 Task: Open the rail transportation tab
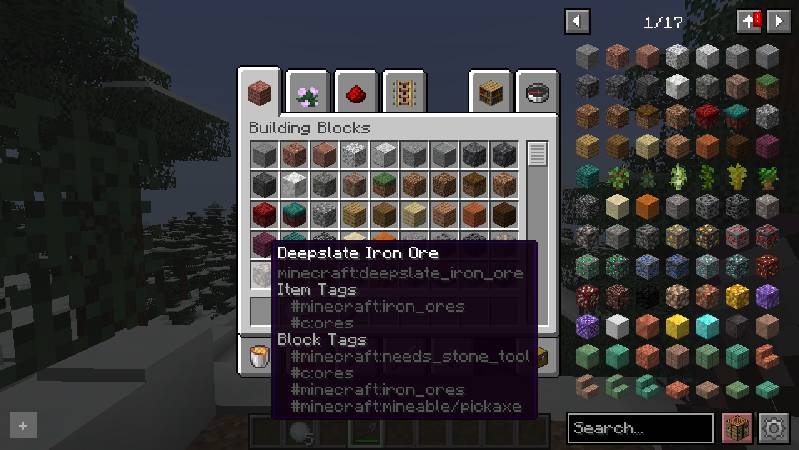click(x=403, y=94)
